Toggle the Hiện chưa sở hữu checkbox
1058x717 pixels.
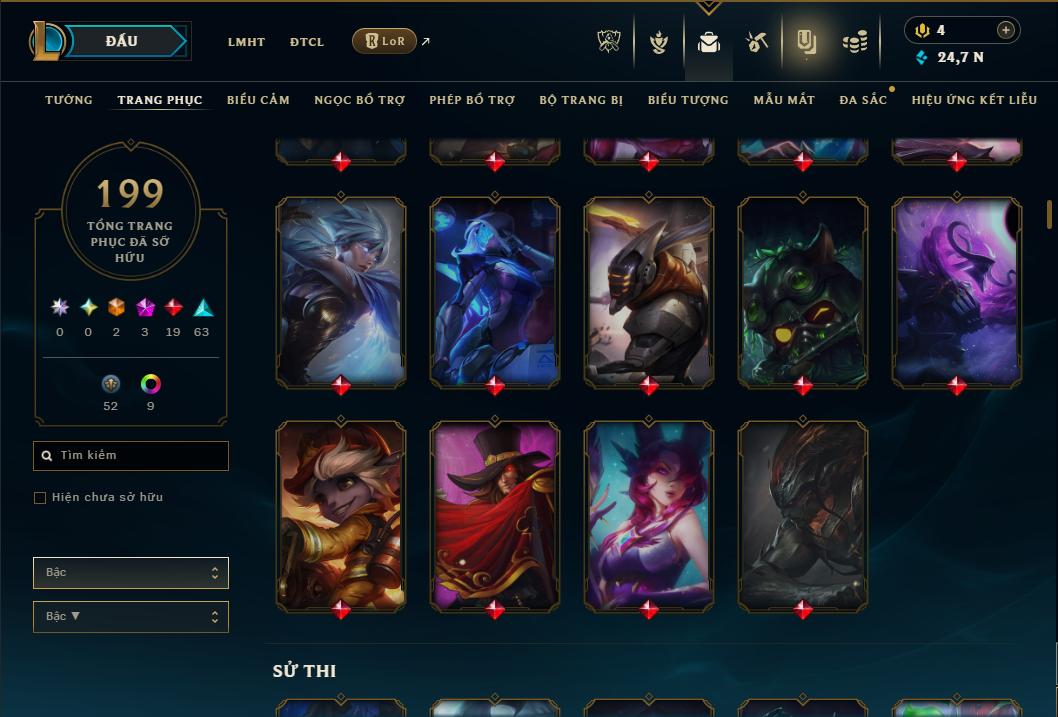40,498
